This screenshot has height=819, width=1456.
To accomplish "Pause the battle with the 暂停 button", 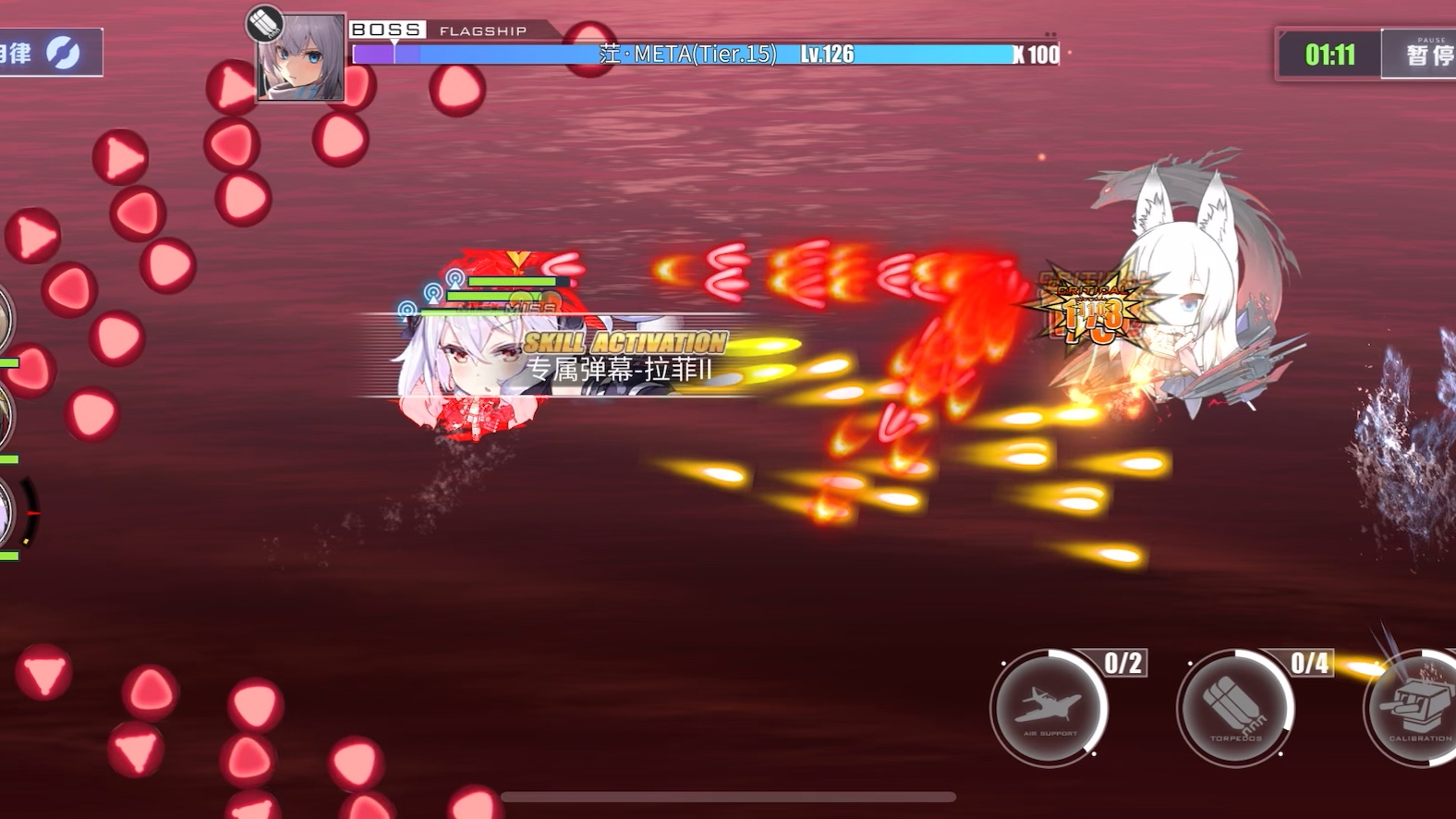I will point(1423,54).
